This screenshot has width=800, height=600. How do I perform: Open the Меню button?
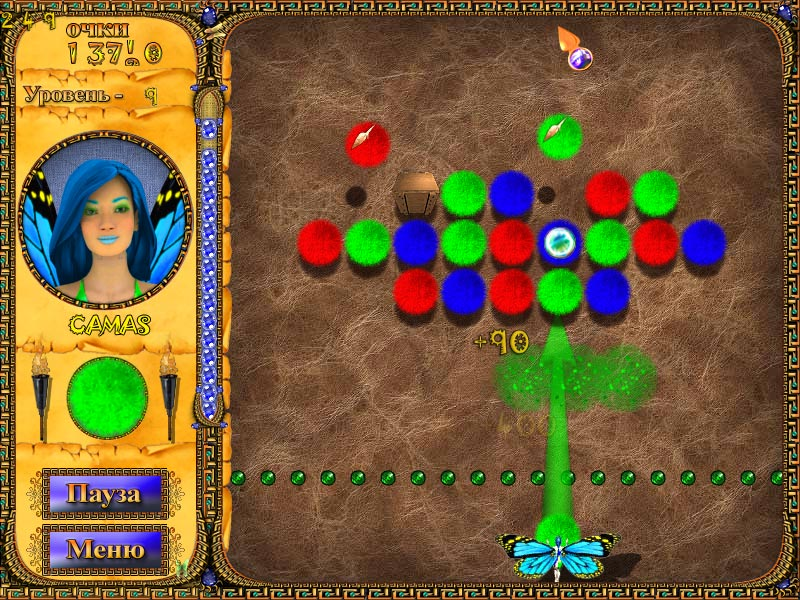pyautogui.click(x=104, y=549)
